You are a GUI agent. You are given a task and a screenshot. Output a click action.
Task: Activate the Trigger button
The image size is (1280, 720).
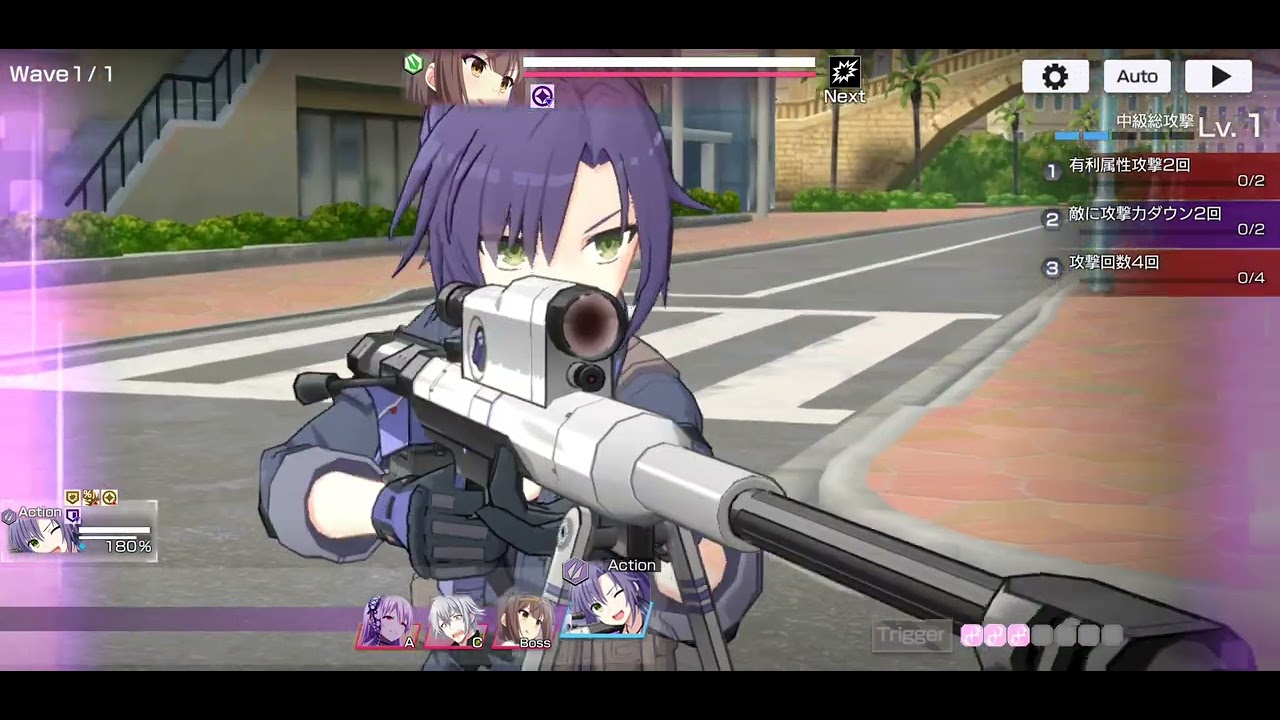tap(910, 635)
